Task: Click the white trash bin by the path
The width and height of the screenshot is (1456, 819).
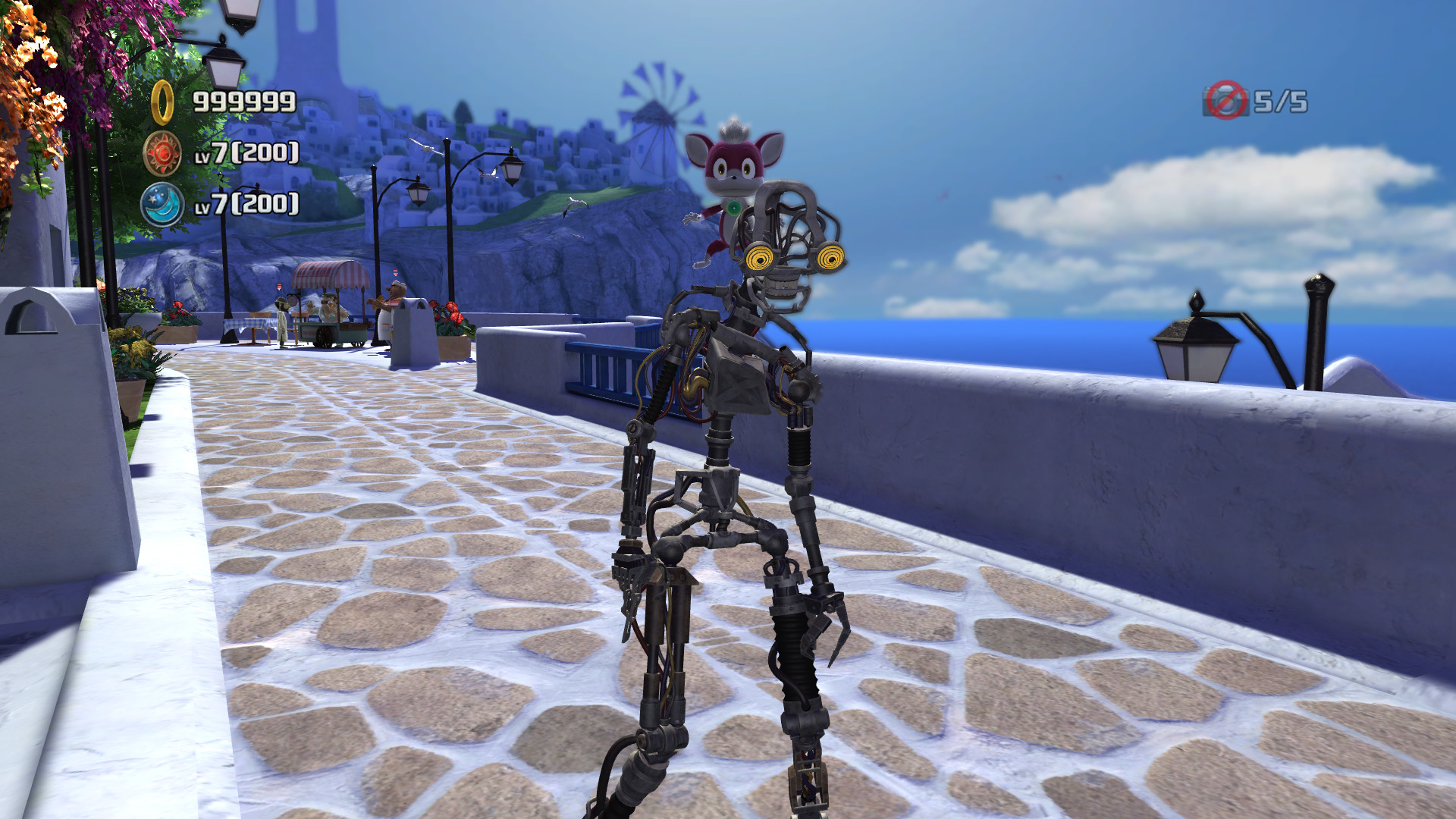Action: coord(412,334)
